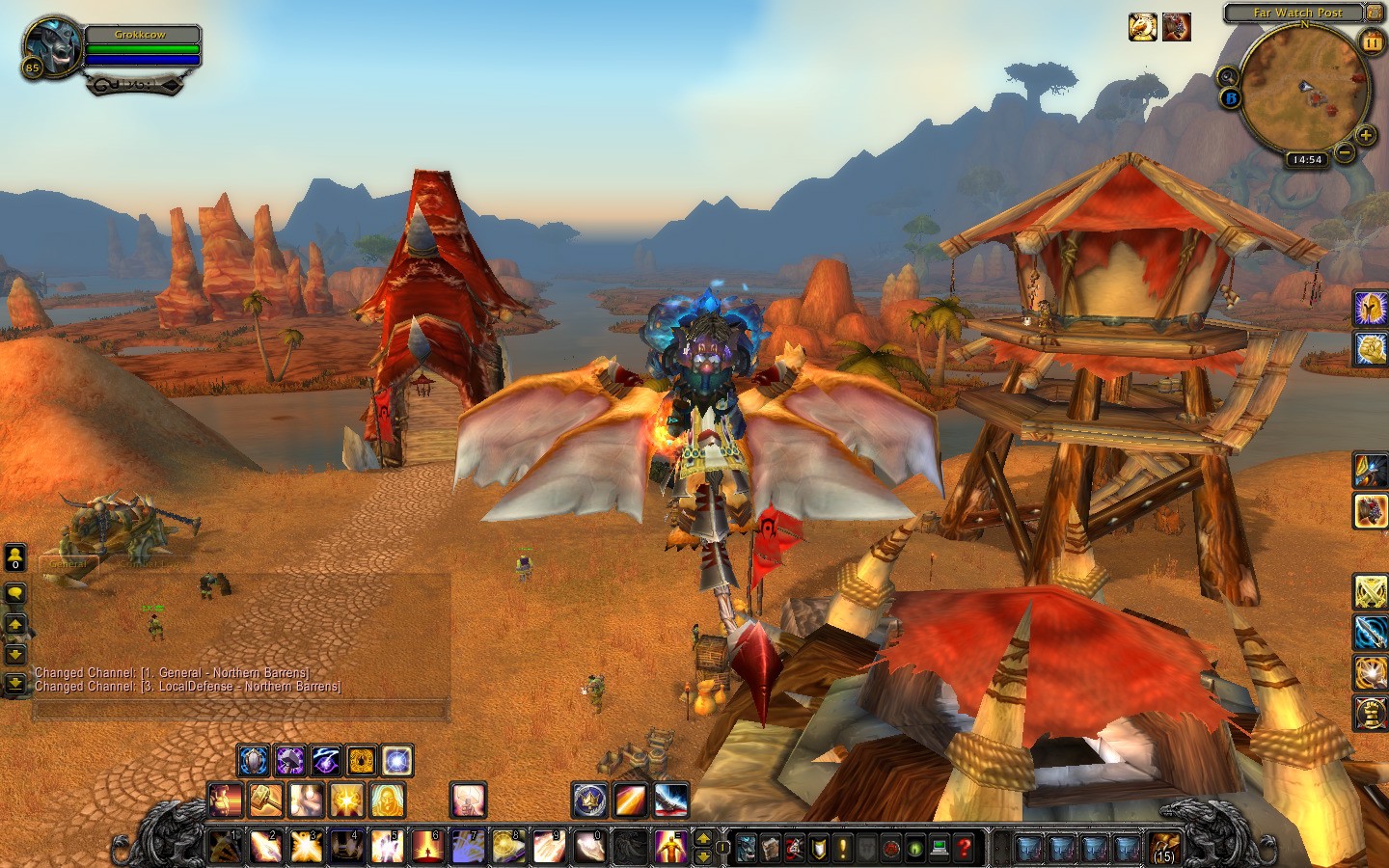Click the Grokkcow player portrait
Screen dimensions: 1389x868
click(50, 45)
